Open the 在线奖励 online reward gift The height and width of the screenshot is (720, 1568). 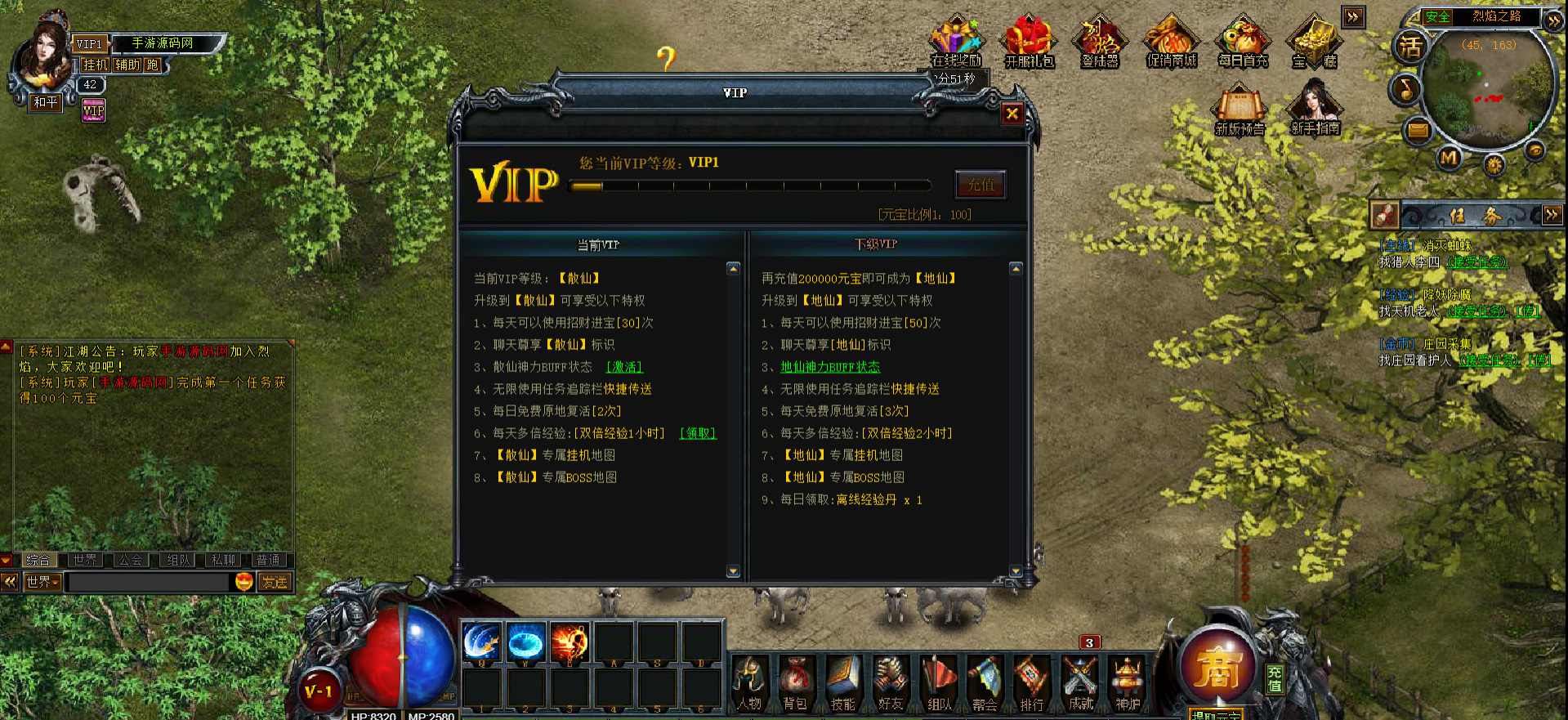pos(955,42)
